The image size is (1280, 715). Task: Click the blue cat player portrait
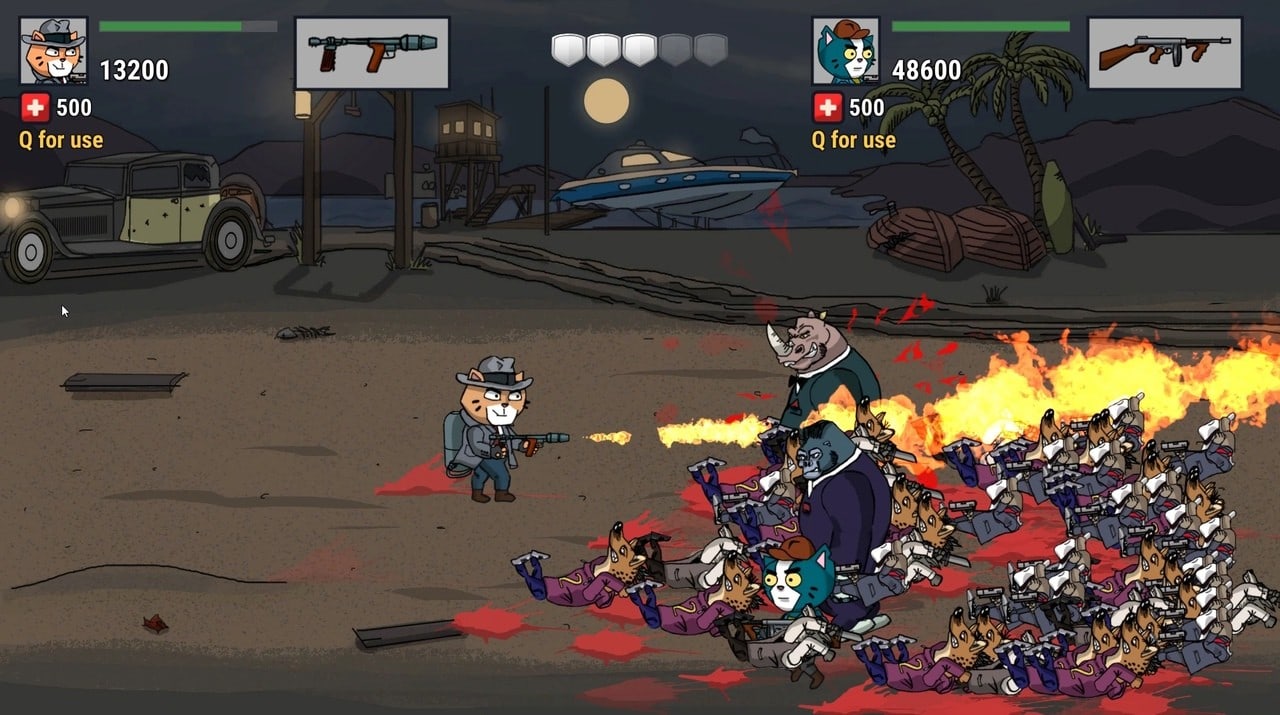point(845,50)
